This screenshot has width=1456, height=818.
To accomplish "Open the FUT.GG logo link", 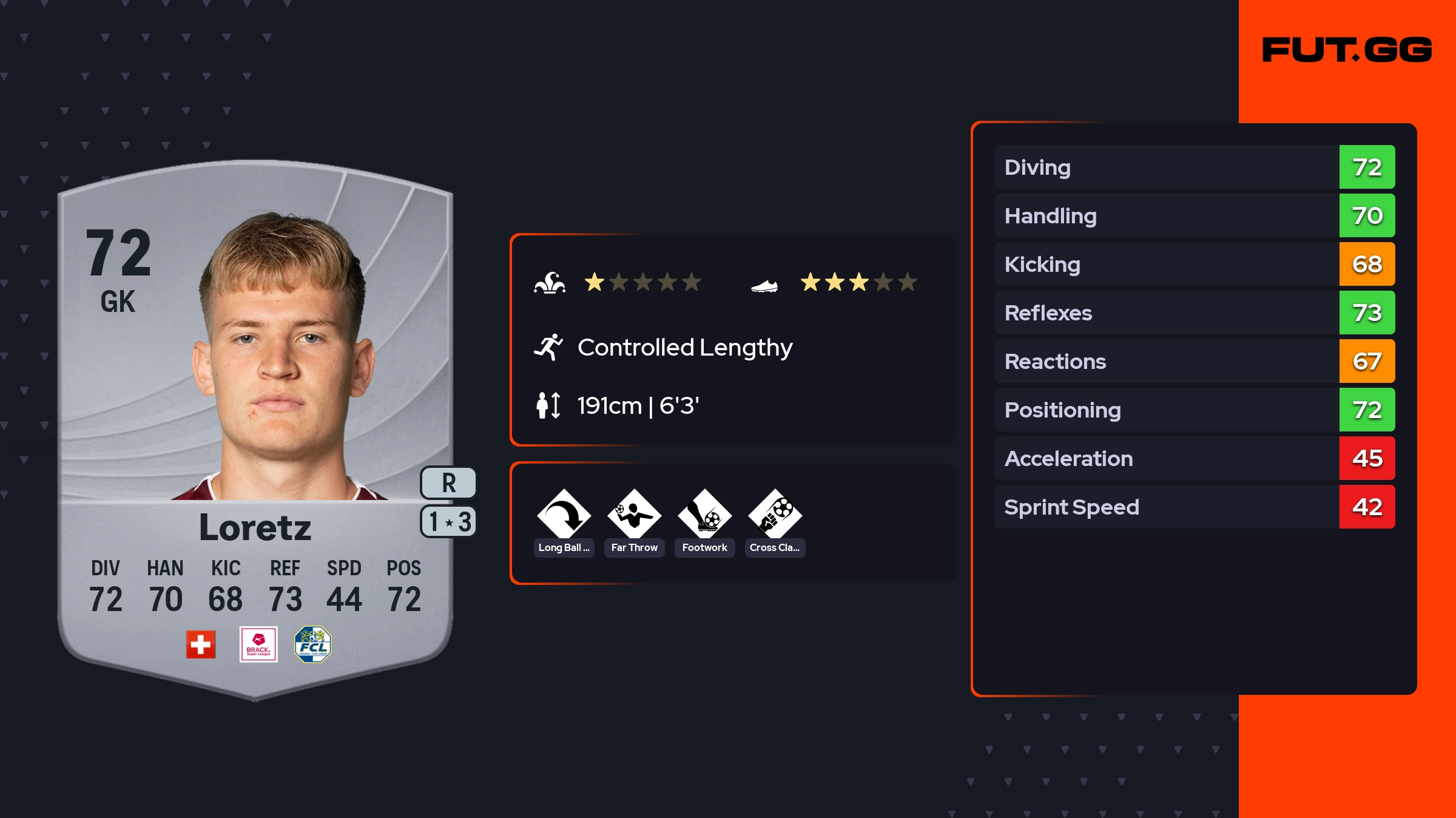I will tap(1347, 50).
